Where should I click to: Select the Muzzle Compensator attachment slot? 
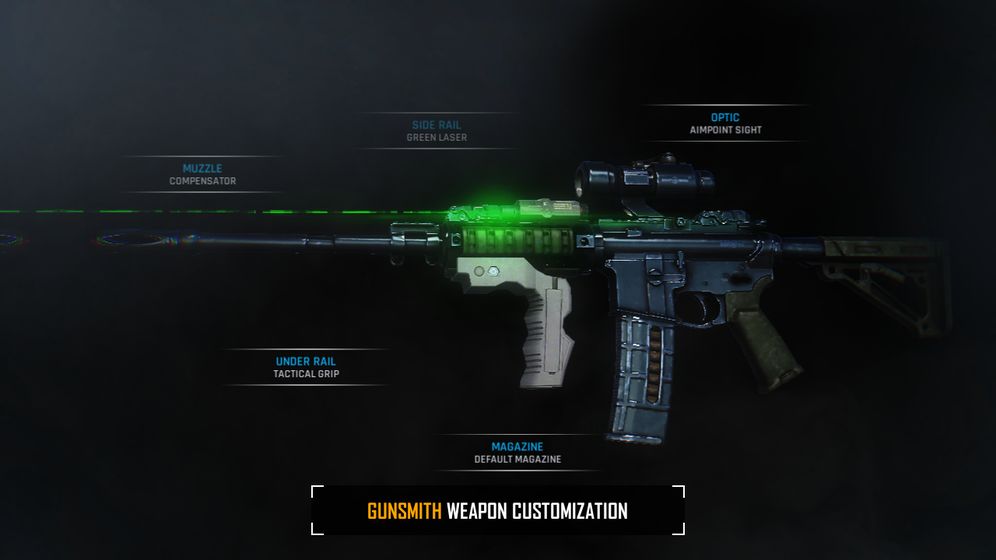point(202,174)
